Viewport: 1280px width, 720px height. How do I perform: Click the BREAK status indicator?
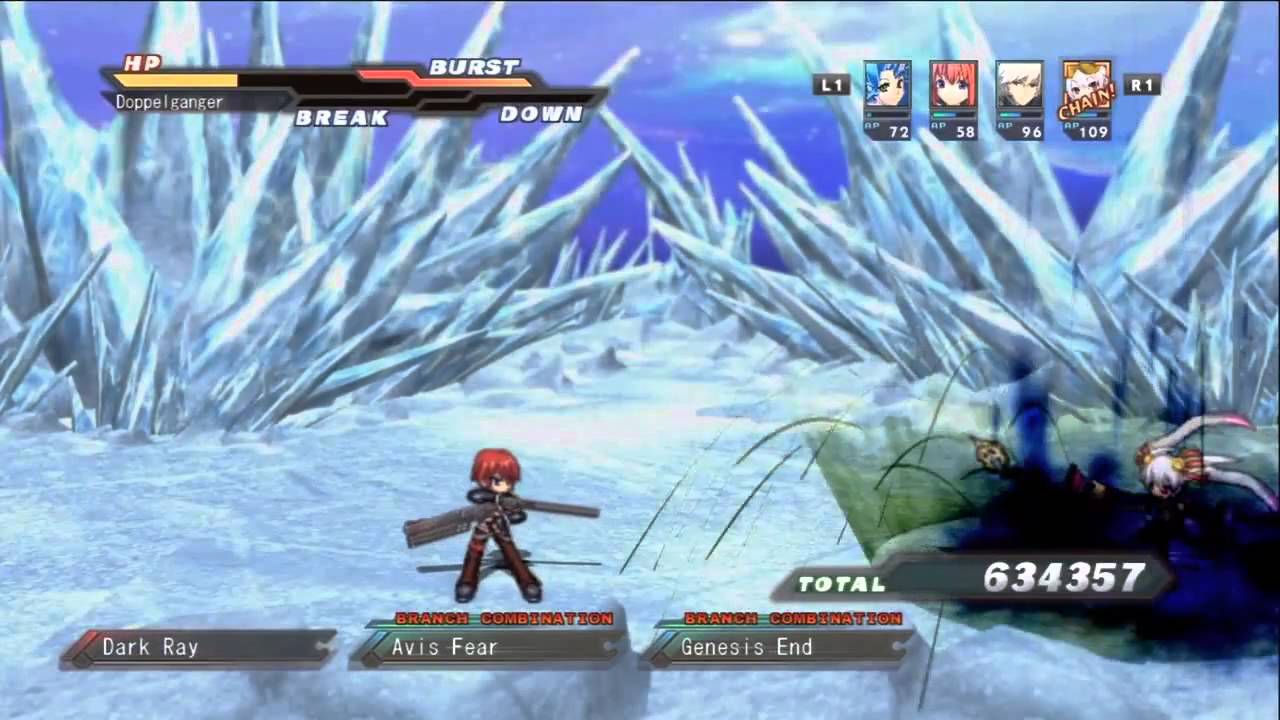point(342,118)
